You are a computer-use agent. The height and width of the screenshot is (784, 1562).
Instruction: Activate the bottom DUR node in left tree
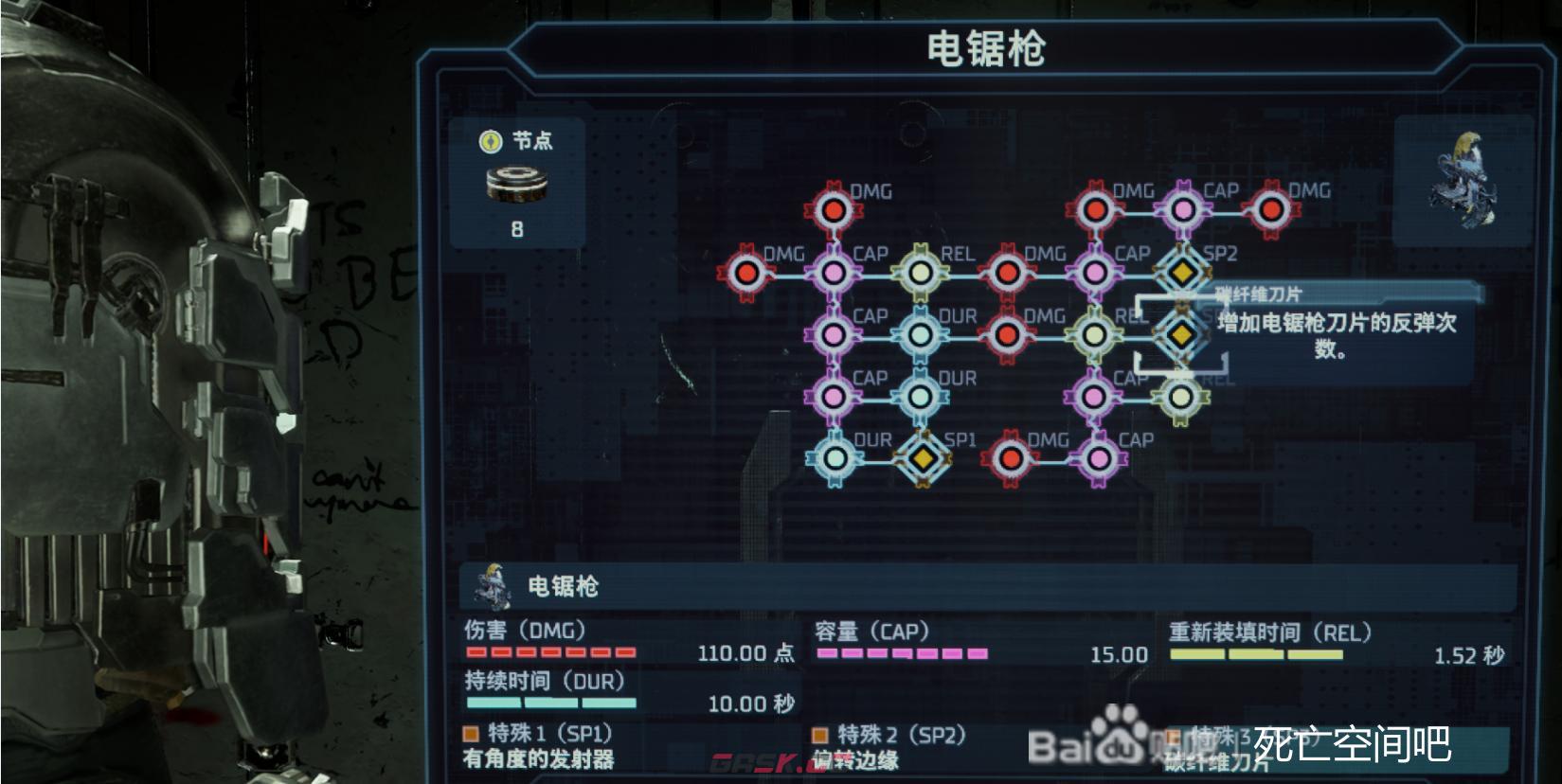pos(834,456)
